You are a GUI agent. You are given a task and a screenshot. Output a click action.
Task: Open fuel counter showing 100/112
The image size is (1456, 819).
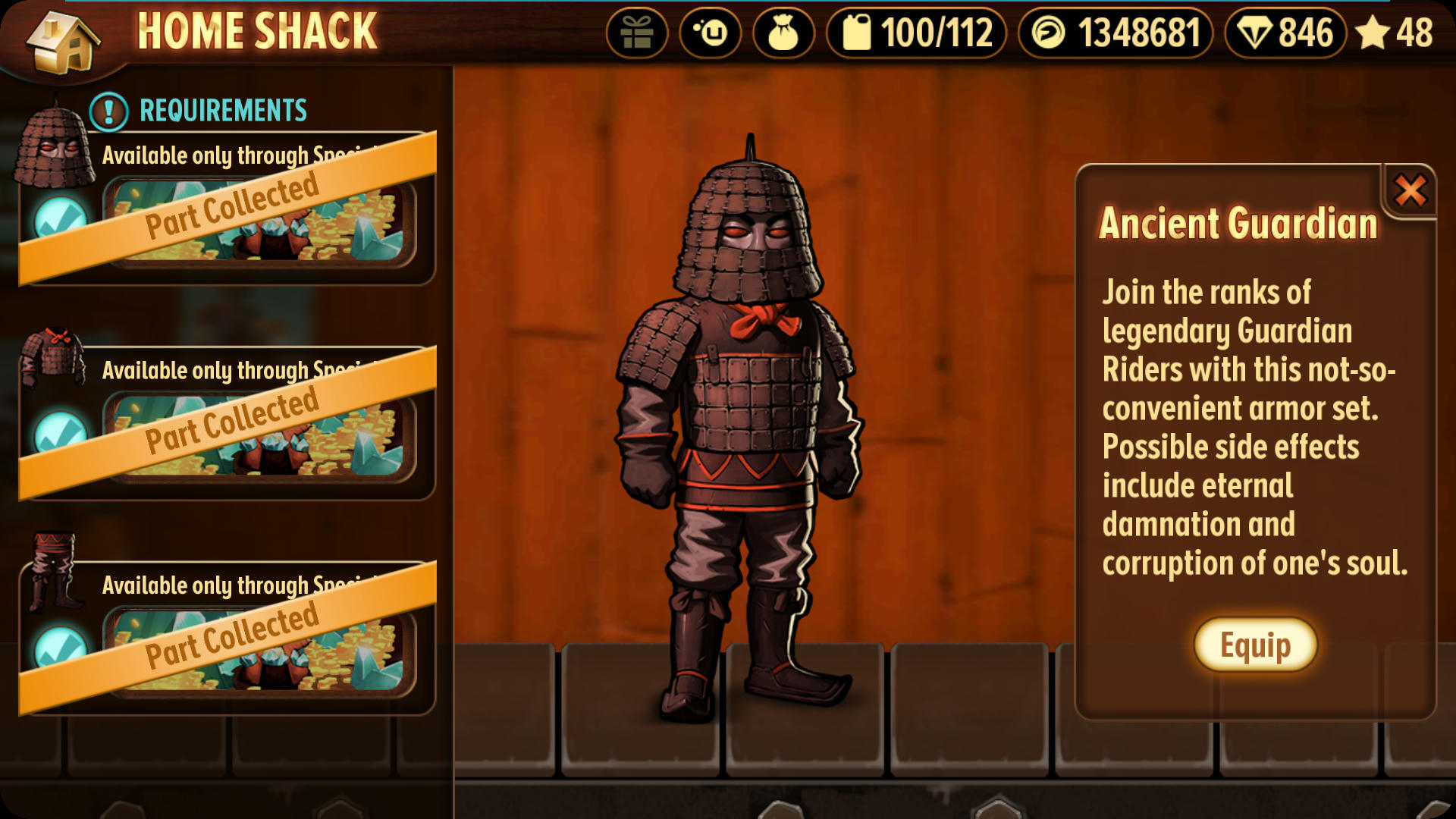click(x=917, y=33)
